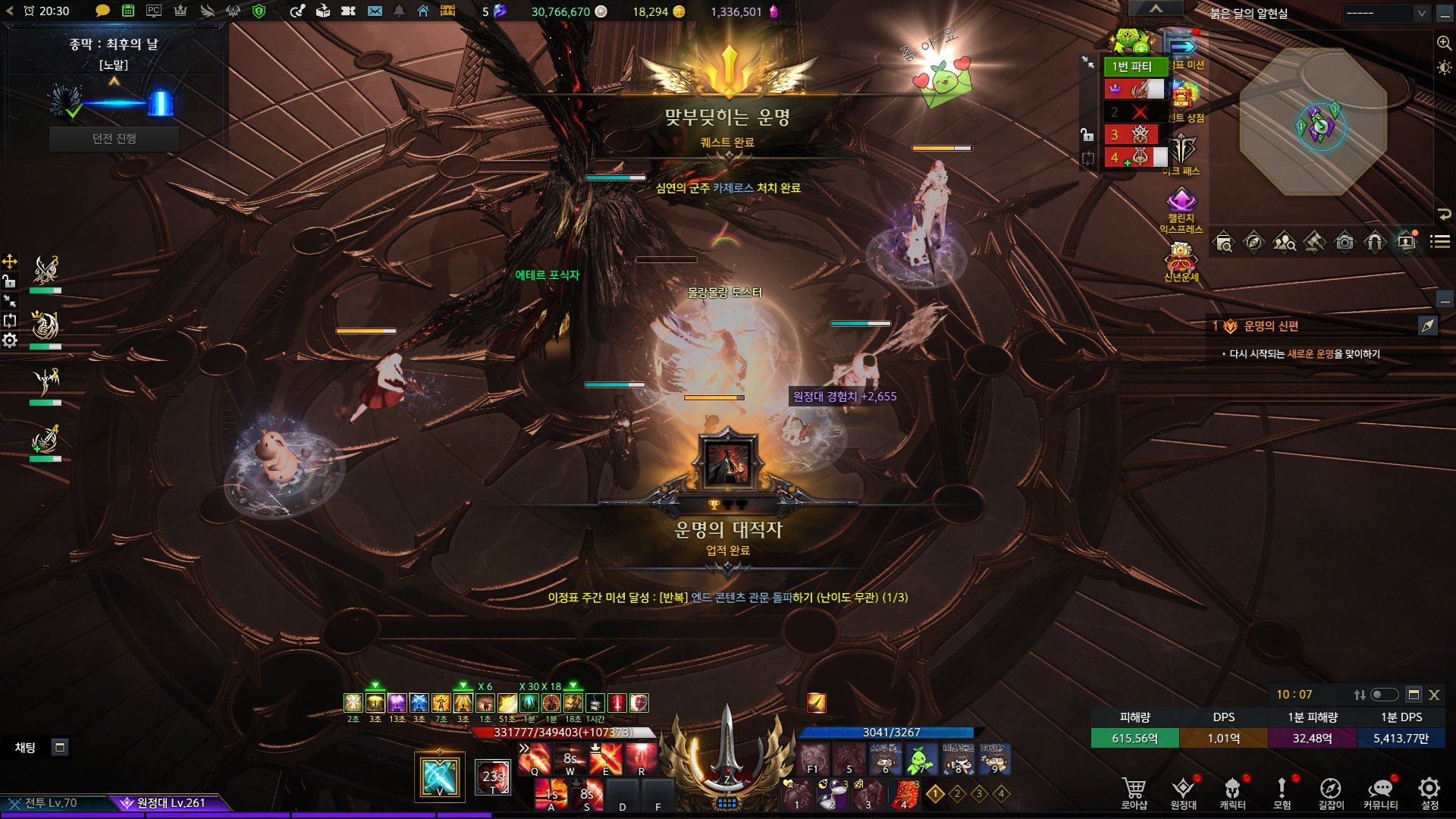Click the 던전 진행 button
The image size is (1456, 819).
114,139
